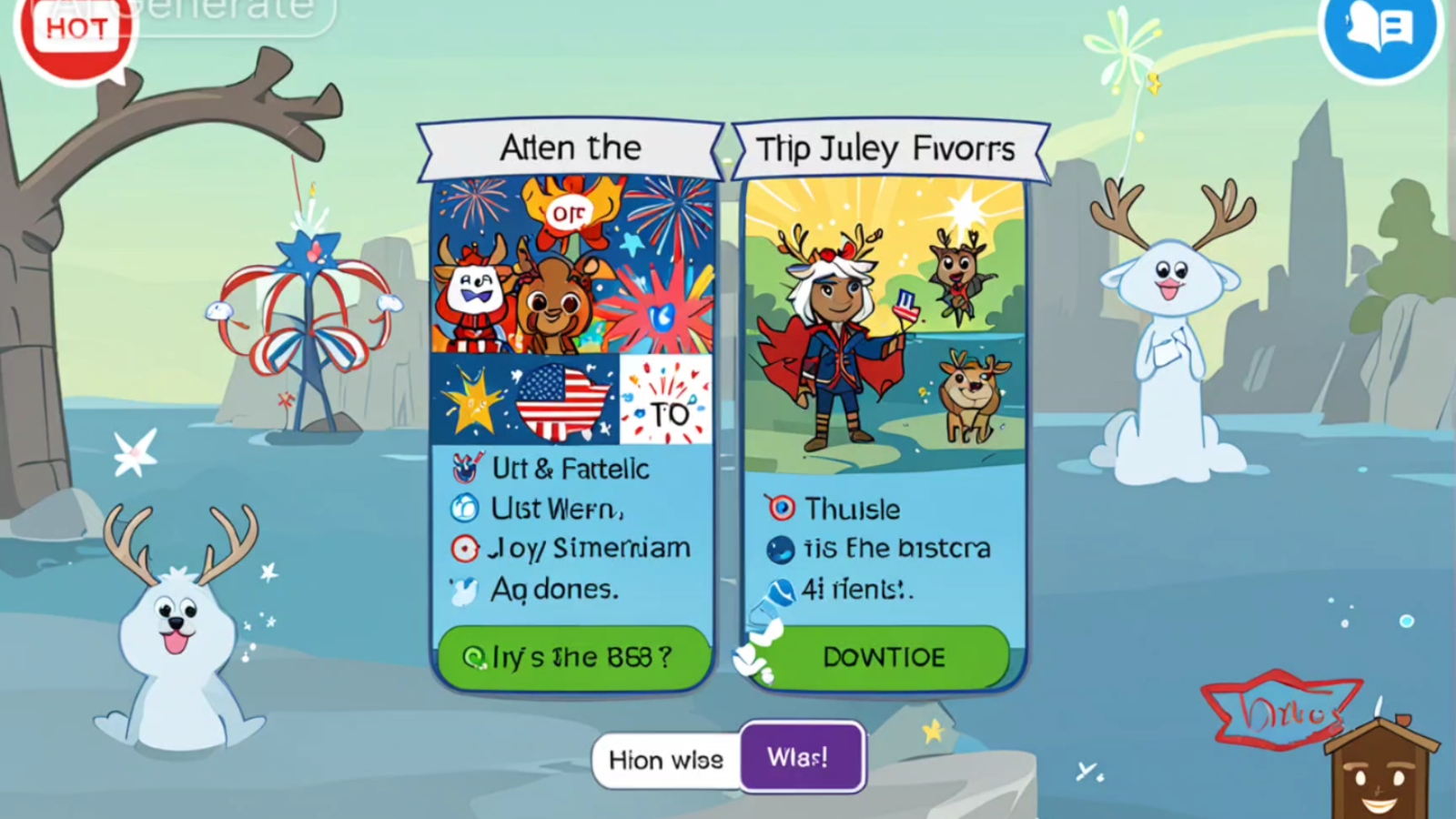1456x819 pixels.
Task: Tap the green "Iry's the B58?" button
Action: point(571,657)
